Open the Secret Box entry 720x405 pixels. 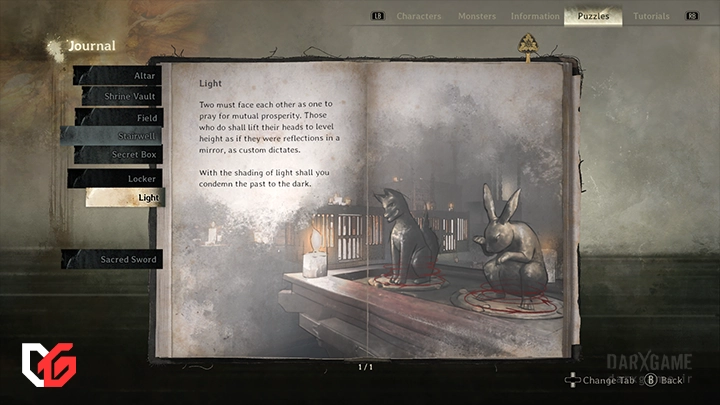click(x=120, y=155)
